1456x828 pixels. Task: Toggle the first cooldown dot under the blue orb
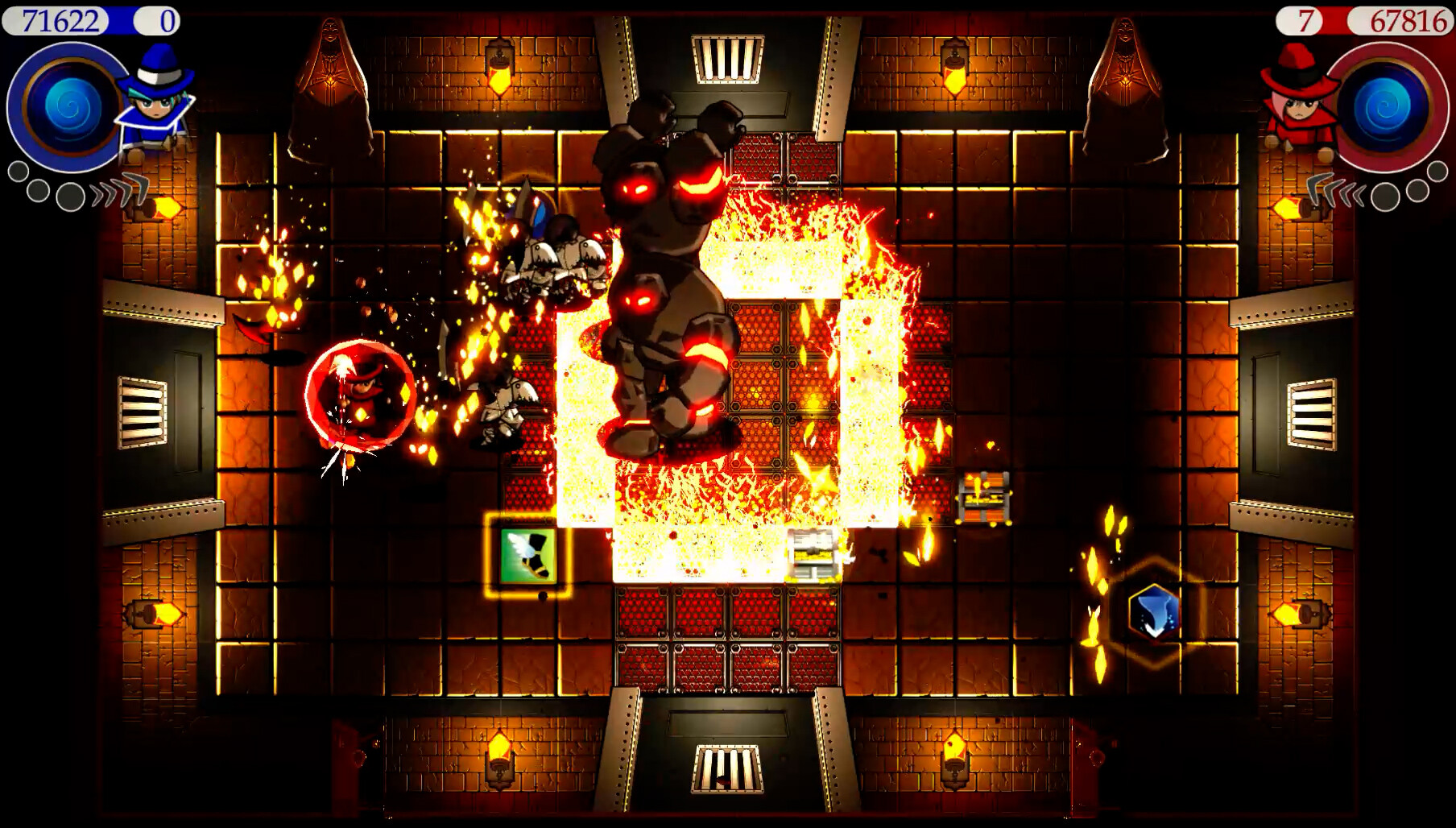[x=18, y=169]
